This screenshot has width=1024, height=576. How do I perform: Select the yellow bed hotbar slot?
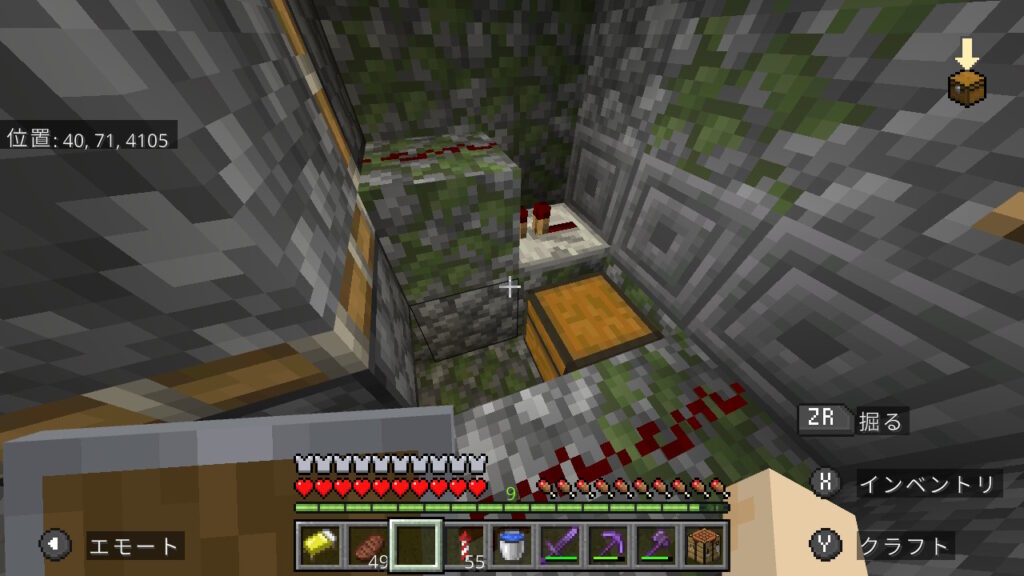(319, 545)
